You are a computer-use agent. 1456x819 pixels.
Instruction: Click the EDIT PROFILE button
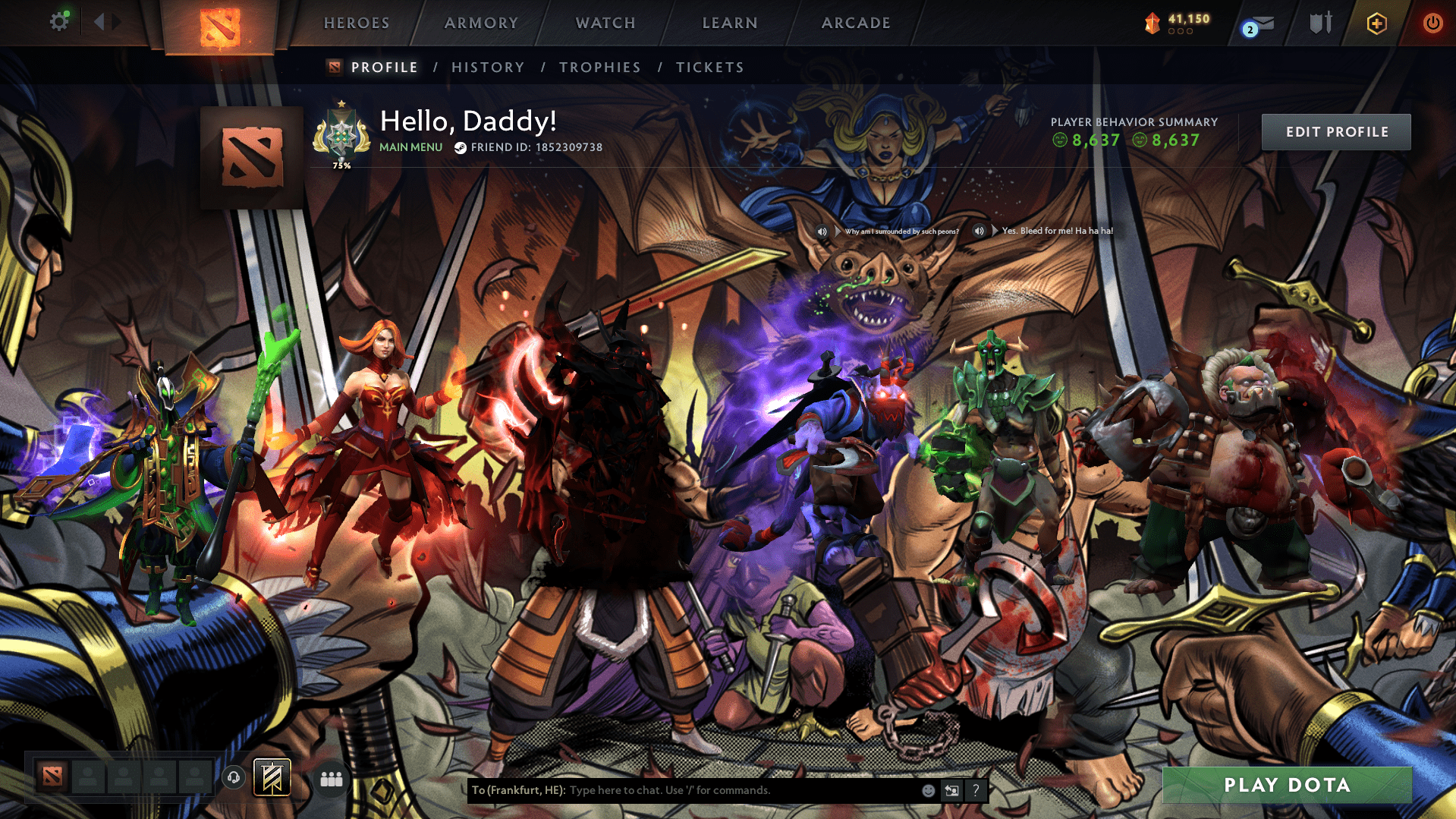1335,131
